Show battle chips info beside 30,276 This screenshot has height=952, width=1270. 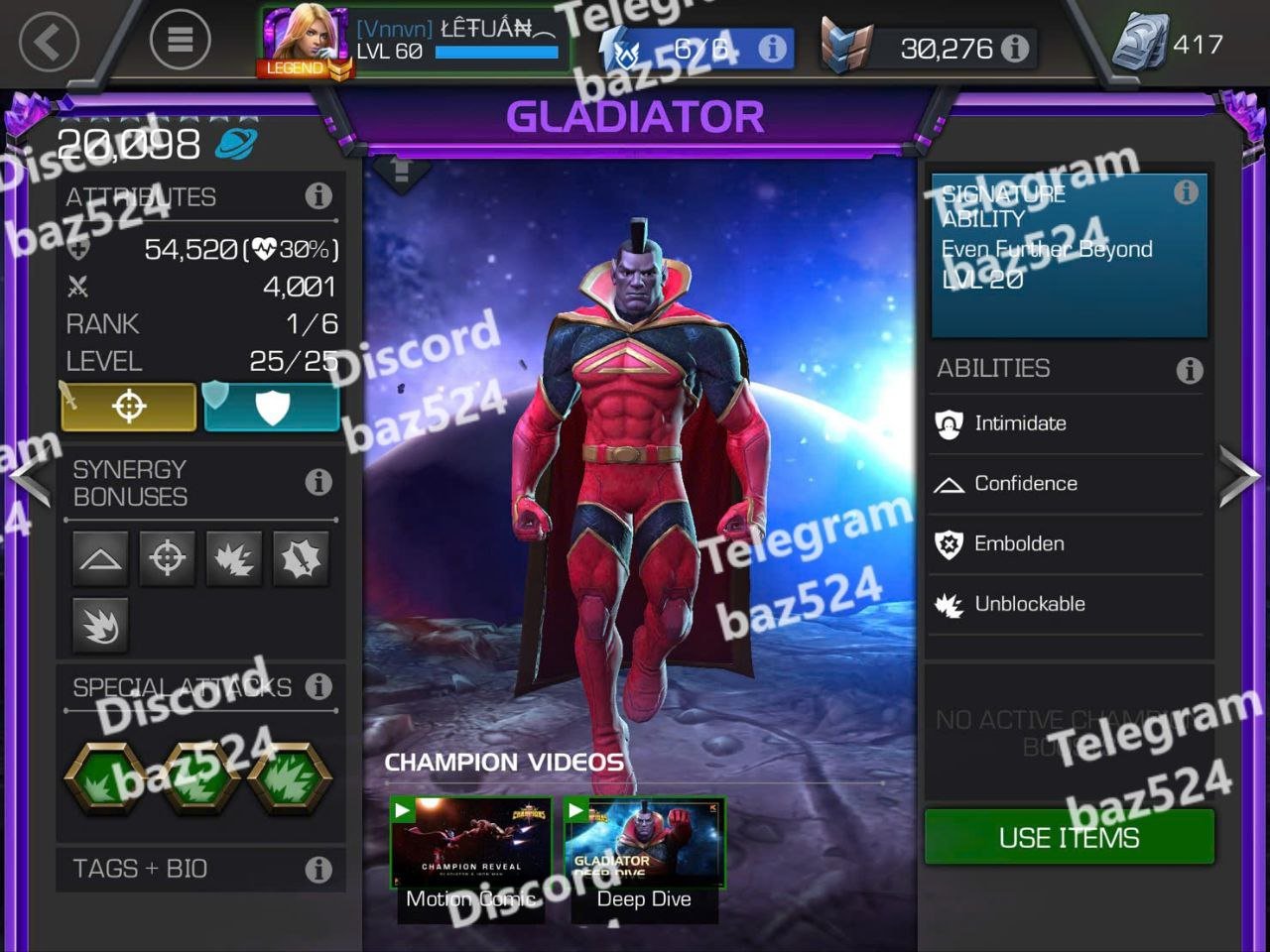pyautogui.click(x=1015, y=48)
